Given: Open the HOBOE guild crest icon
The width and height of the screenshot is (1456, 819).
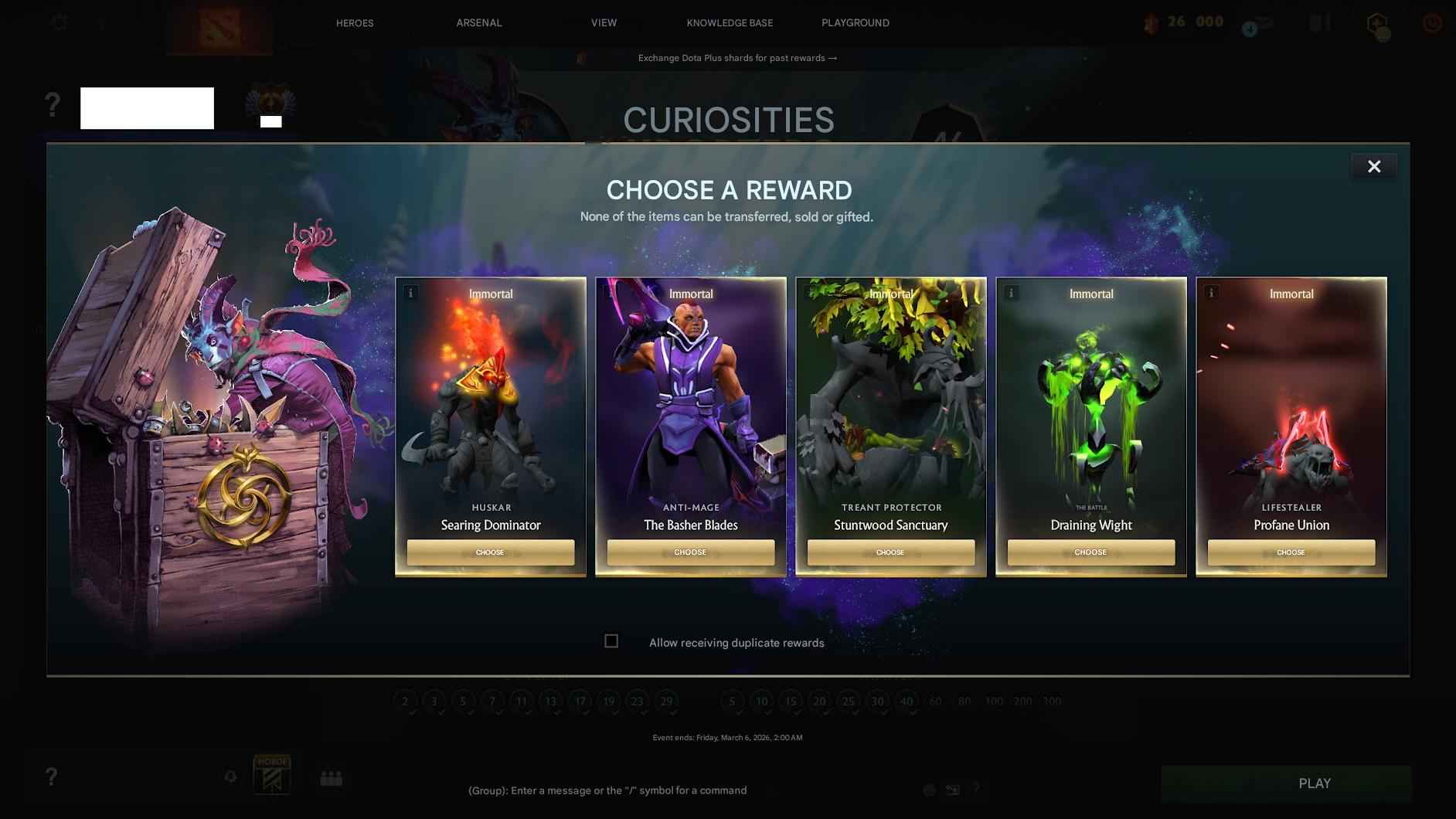Looking at the screenshot, I should [x=272, y=773].
